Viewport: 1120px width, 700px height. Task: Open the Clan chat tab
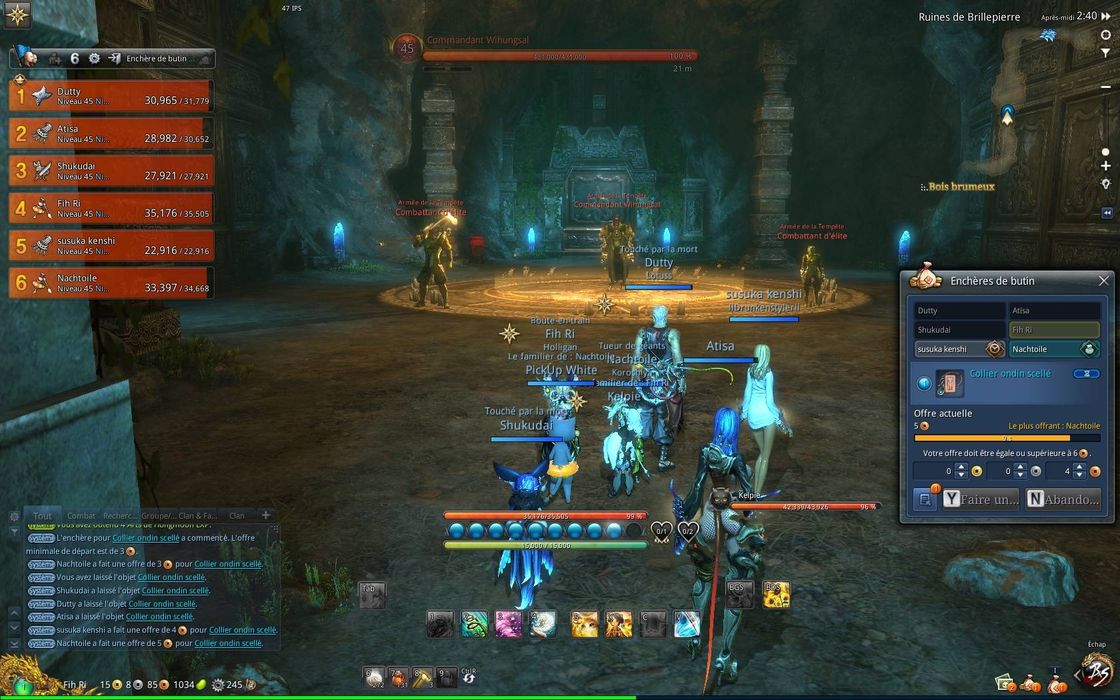click(237, 516)
